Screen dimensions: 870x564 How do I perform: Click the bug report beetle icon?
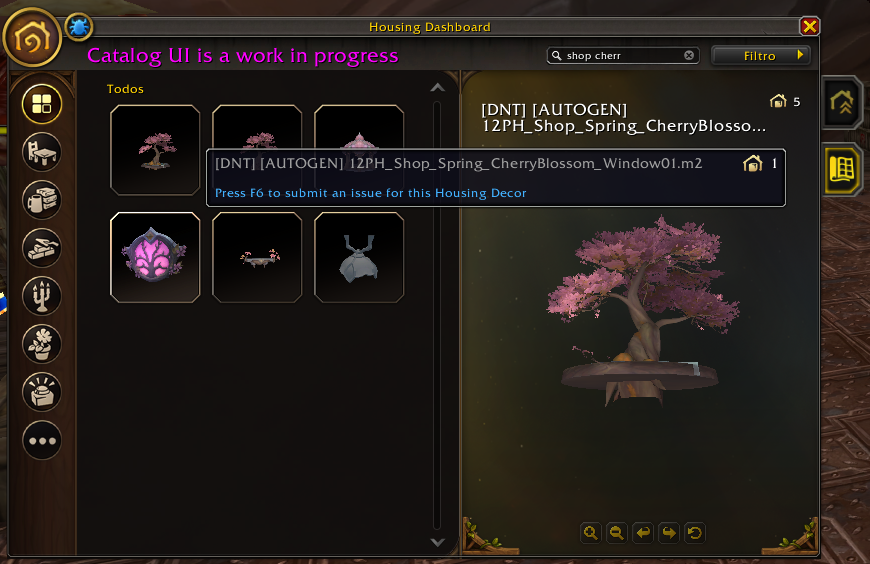click(79, 27)
